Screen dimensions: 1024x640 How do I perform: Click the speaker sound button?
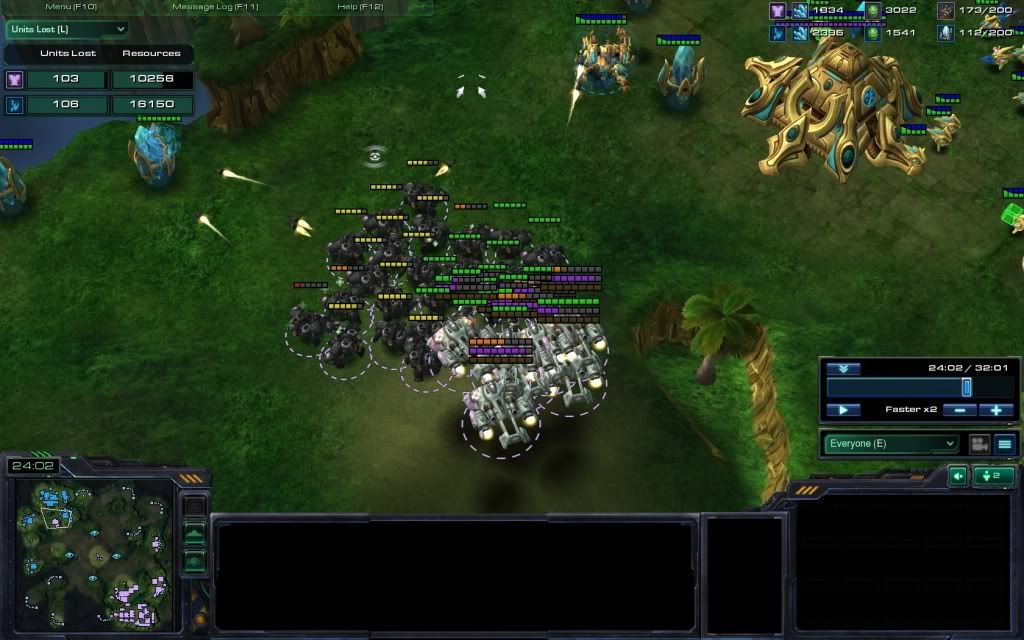[x=958, y=476]
